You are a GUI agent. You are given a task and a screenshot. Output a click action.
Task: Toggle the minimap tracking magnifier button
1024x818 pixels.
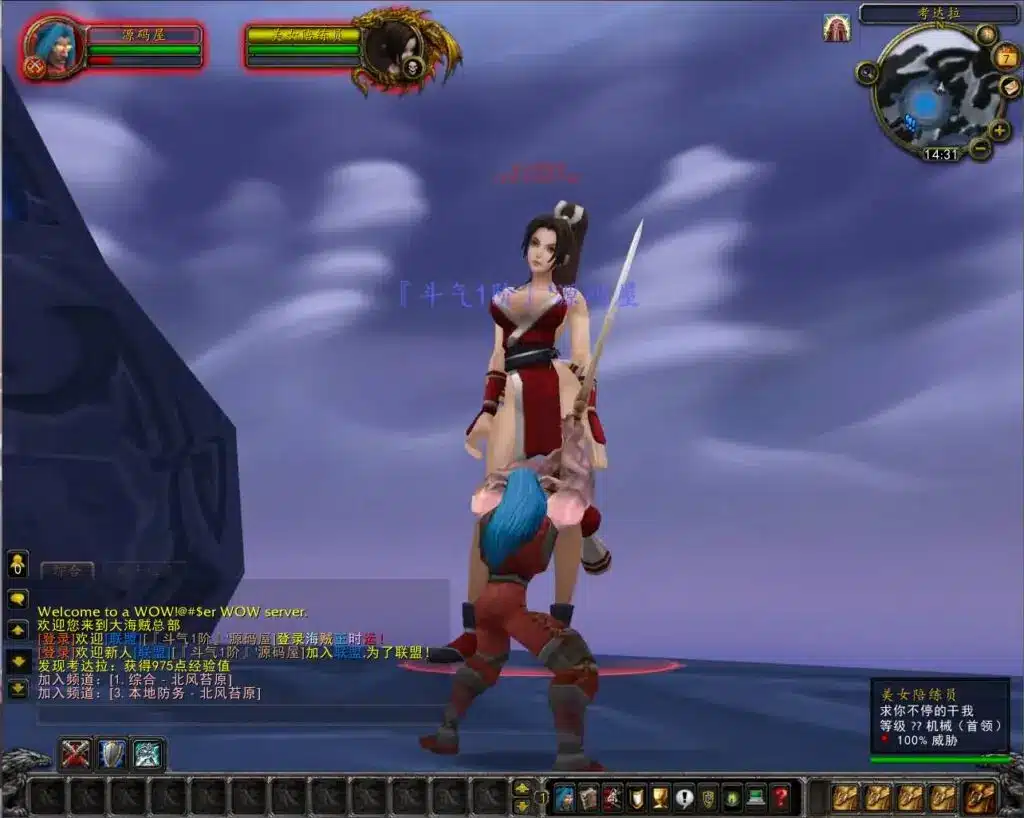[x=866, y=72]
